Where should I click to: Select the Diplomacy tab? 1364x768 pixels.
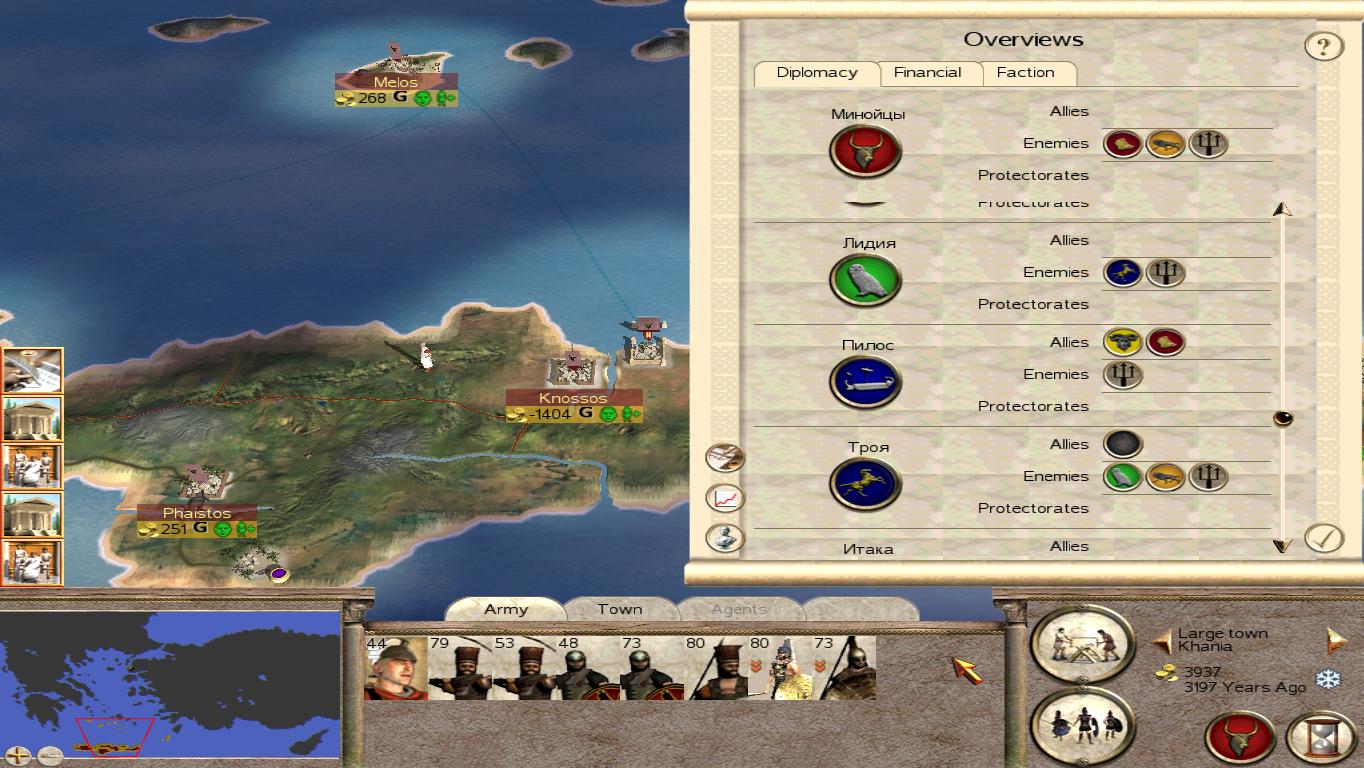point(816,73)
